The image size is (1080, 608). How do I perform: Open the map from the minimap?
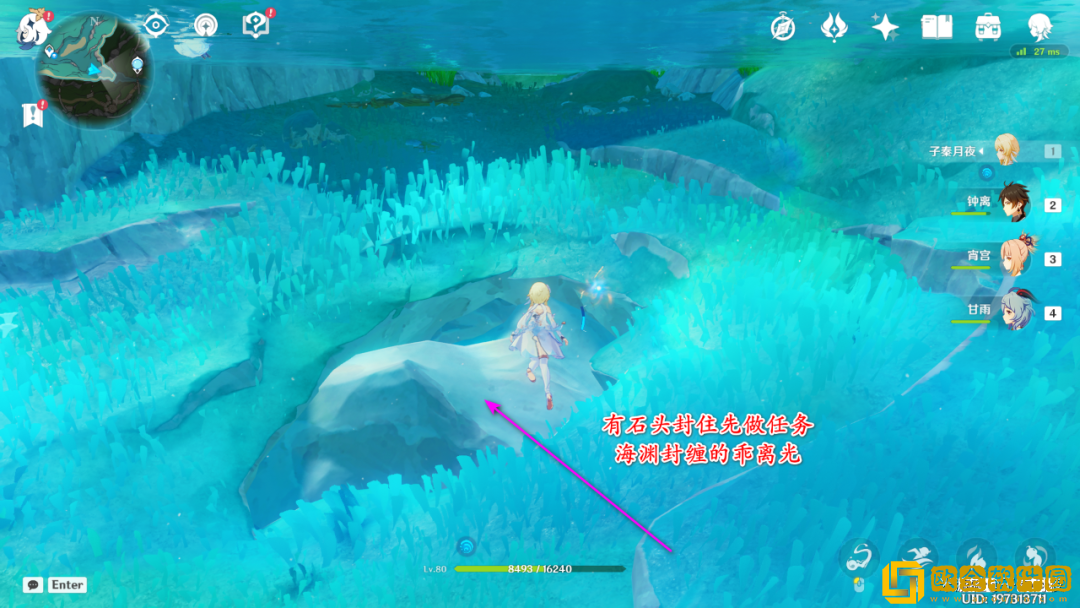95,66
